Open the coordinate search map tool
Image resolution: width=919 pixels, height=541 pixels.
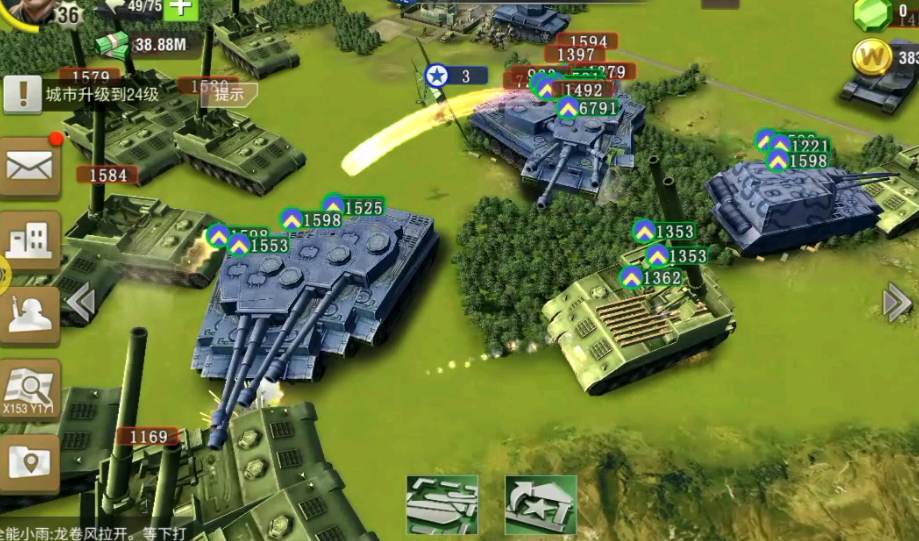click(29, 388)
